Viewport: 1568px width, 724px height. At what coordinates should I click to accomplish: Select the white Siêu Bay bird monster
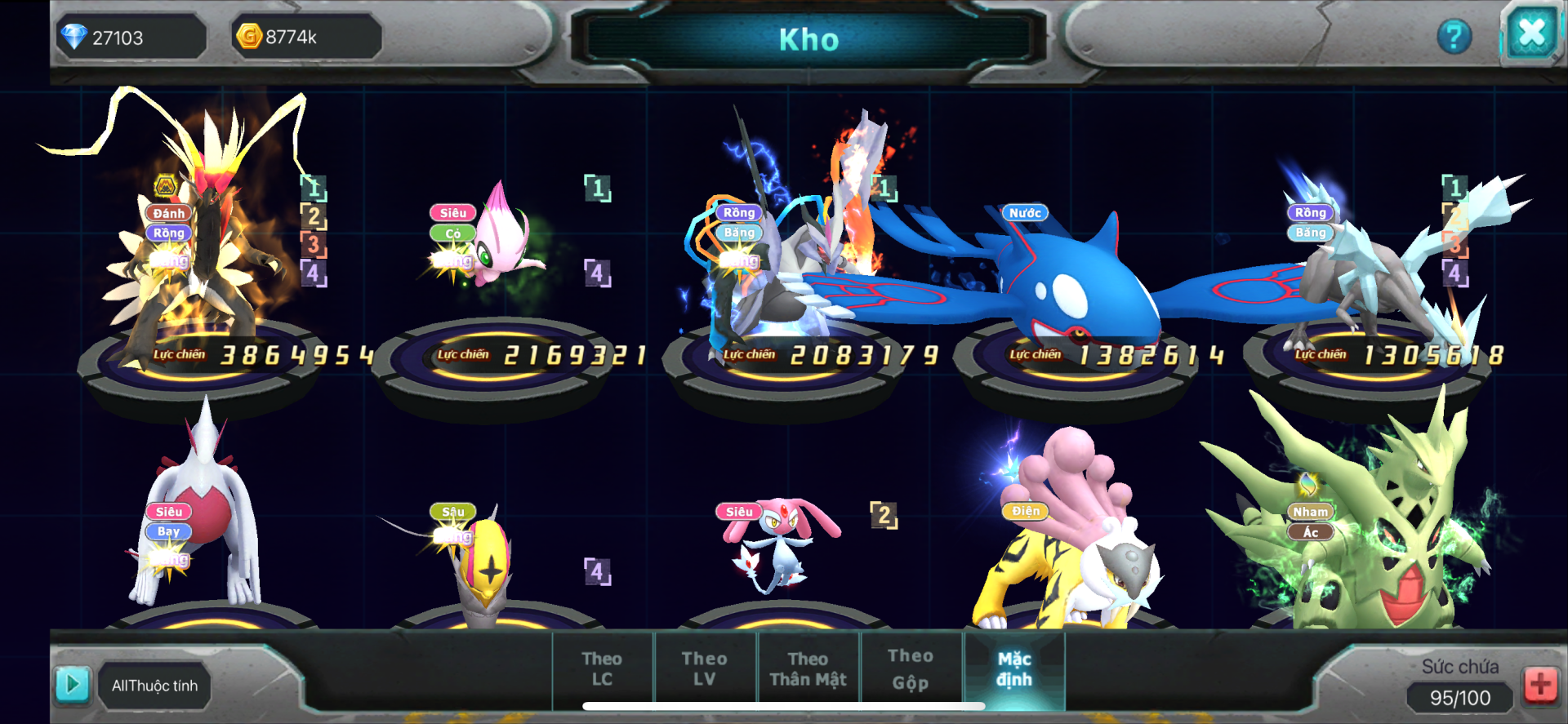coord(204,522)
